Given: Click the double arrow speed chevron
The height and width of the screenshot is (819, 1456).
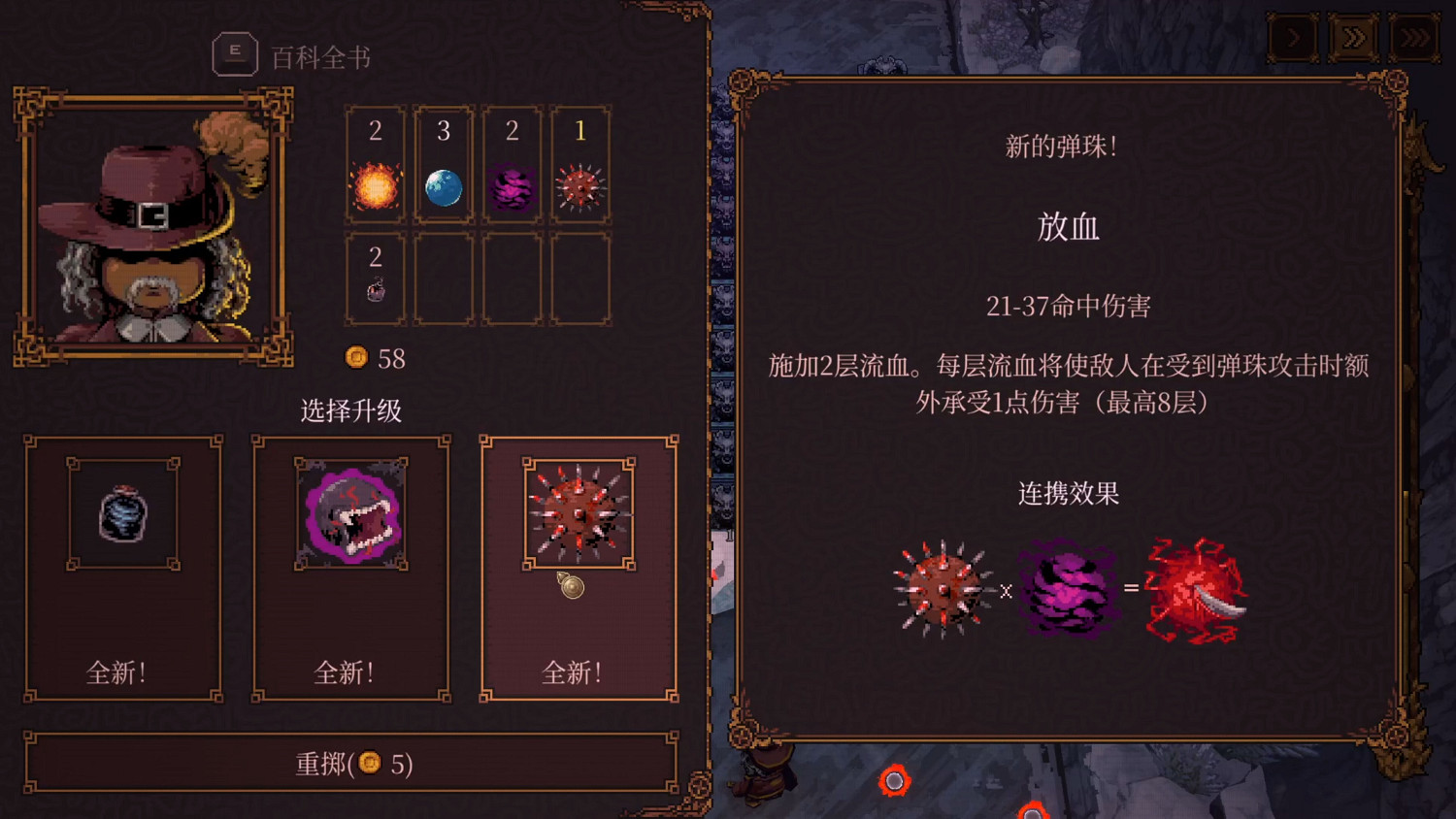Looking at the screenshot, I should tap(1353, 39).
